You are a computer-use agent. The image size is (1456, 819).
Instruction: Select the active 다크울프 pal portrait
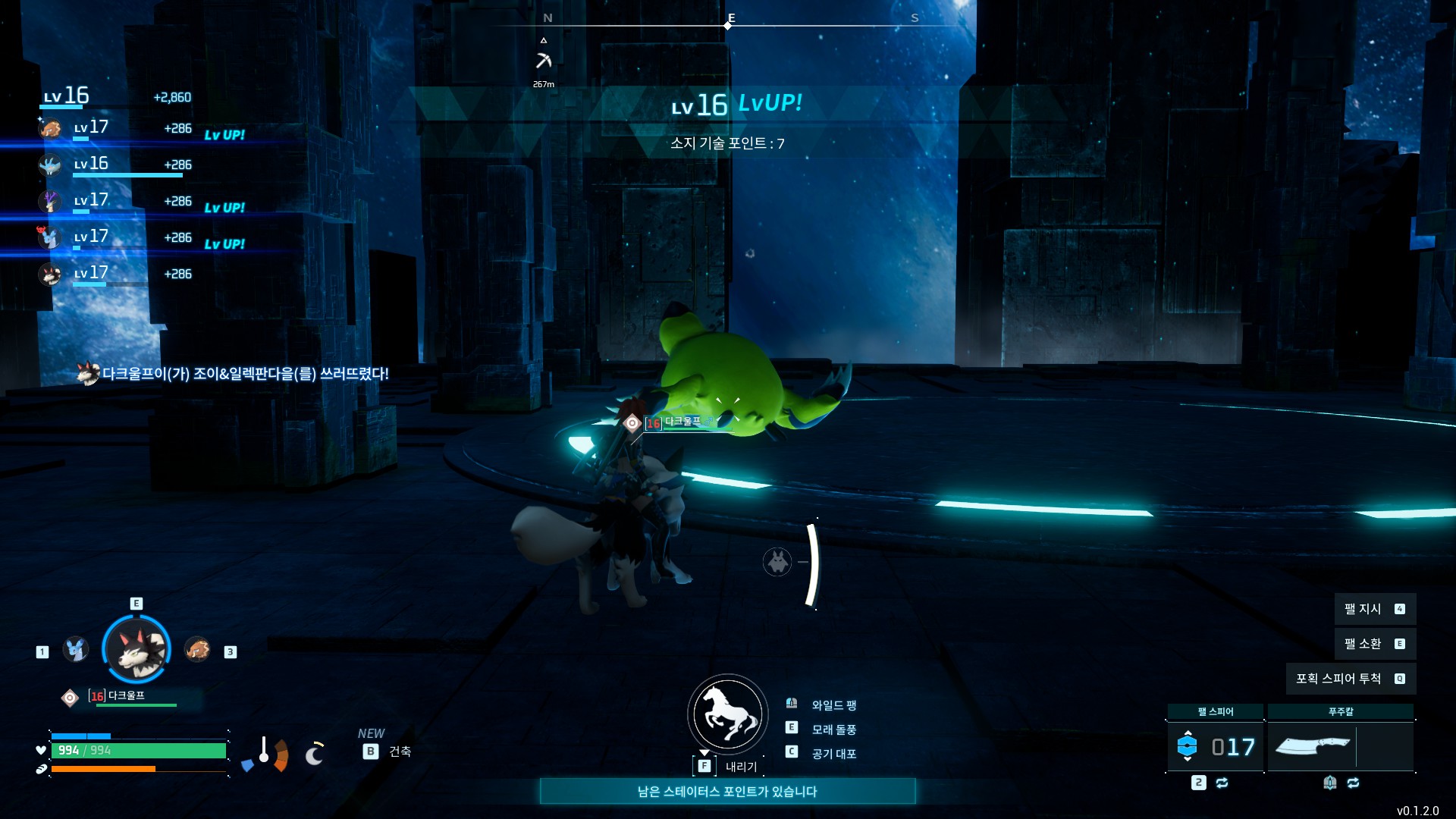[x=136, y=649]
